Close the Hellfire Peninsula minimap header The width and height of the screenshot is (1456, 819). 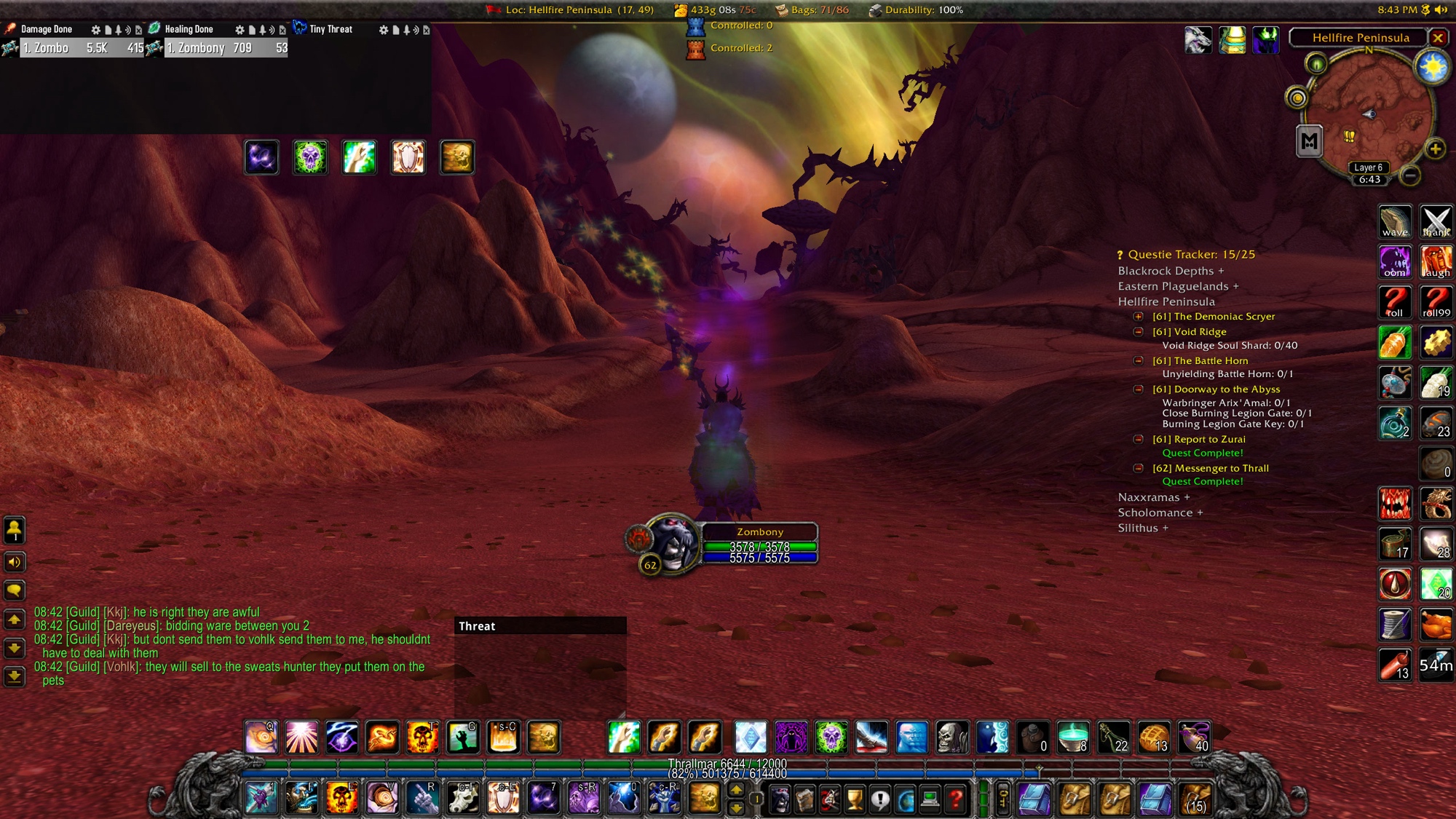1437,38
